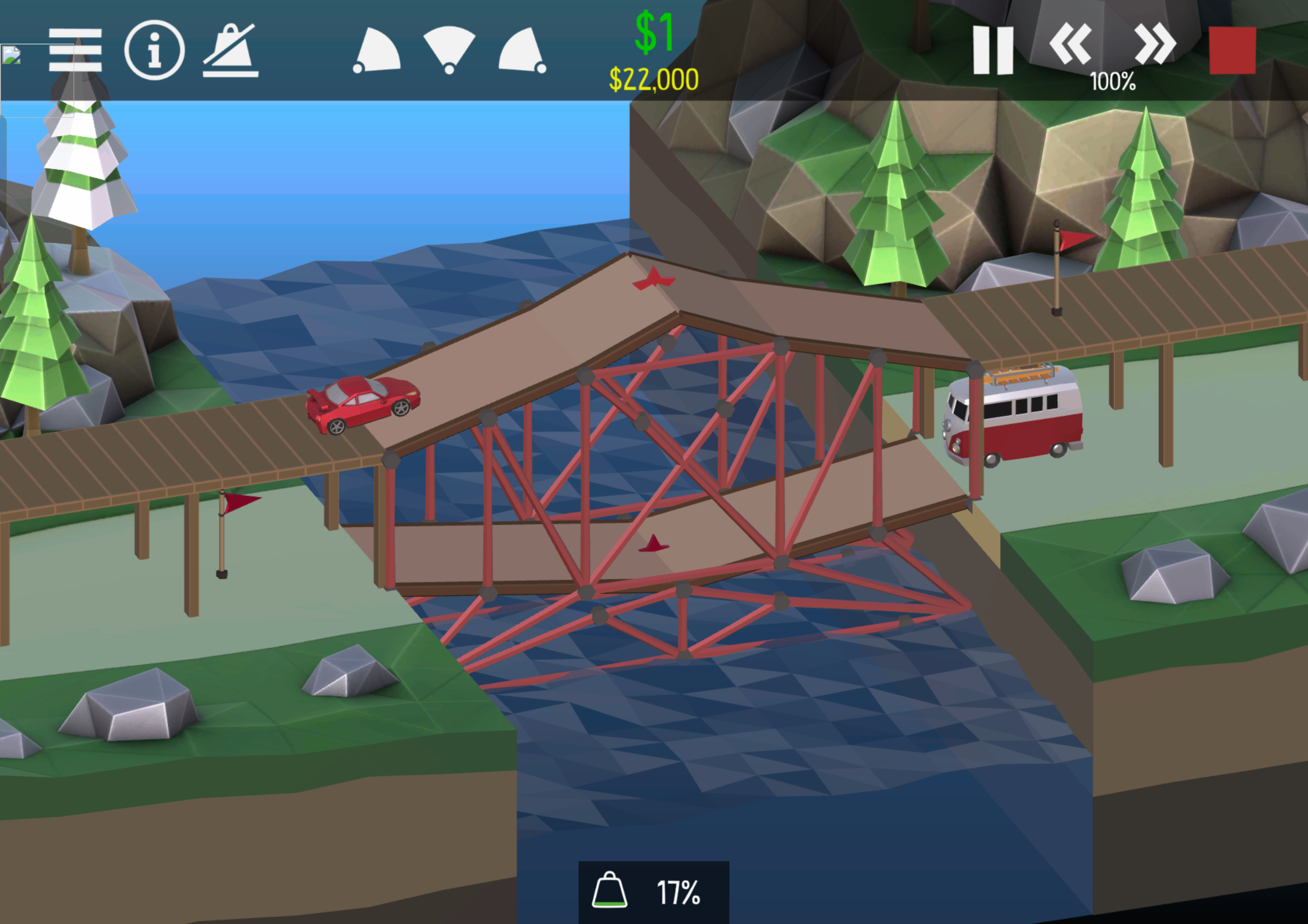Toggle the crossed-out weight stress display

pos(231,50)
